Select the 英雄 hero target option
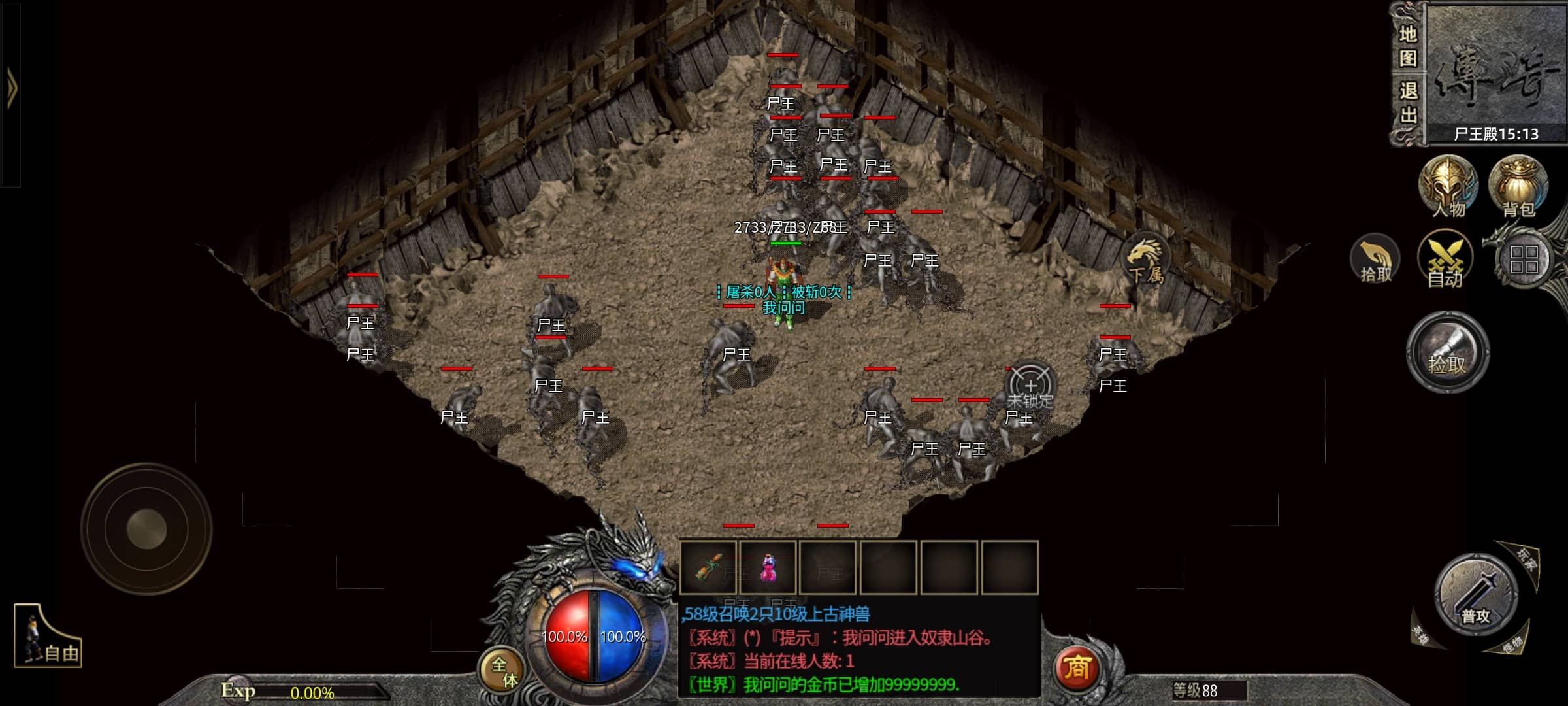Viewport: 1568px width, 706px height. click(x=1420, y=633)
